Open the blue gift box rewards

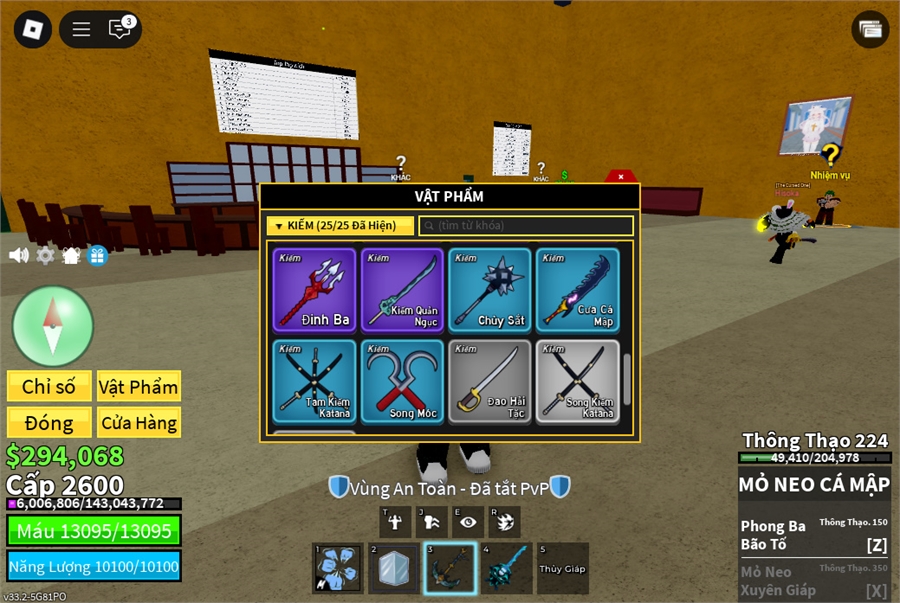97,255
